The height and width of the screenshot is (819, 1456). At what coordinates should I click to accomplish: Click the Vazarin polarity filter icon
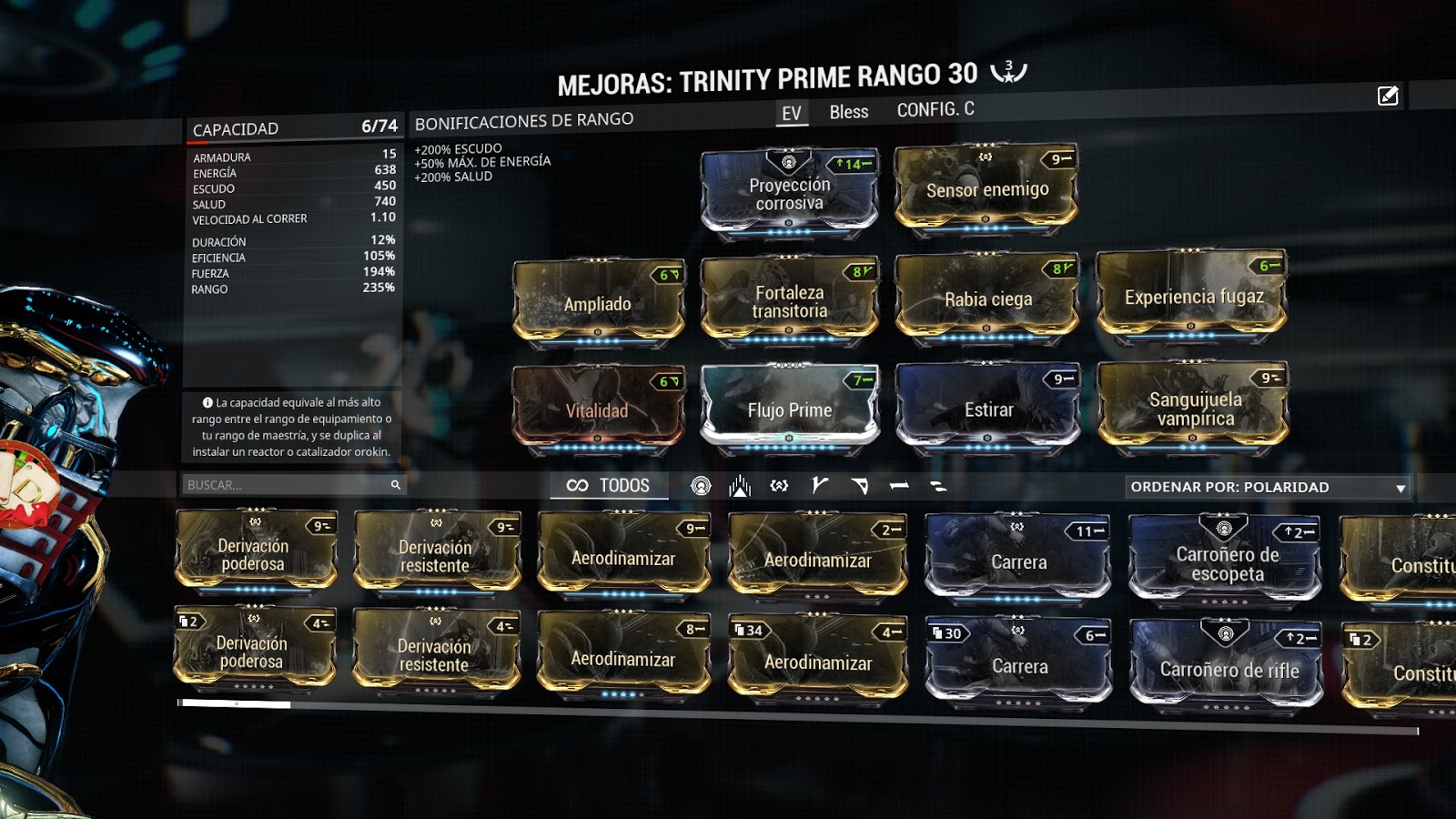(862, 485)
